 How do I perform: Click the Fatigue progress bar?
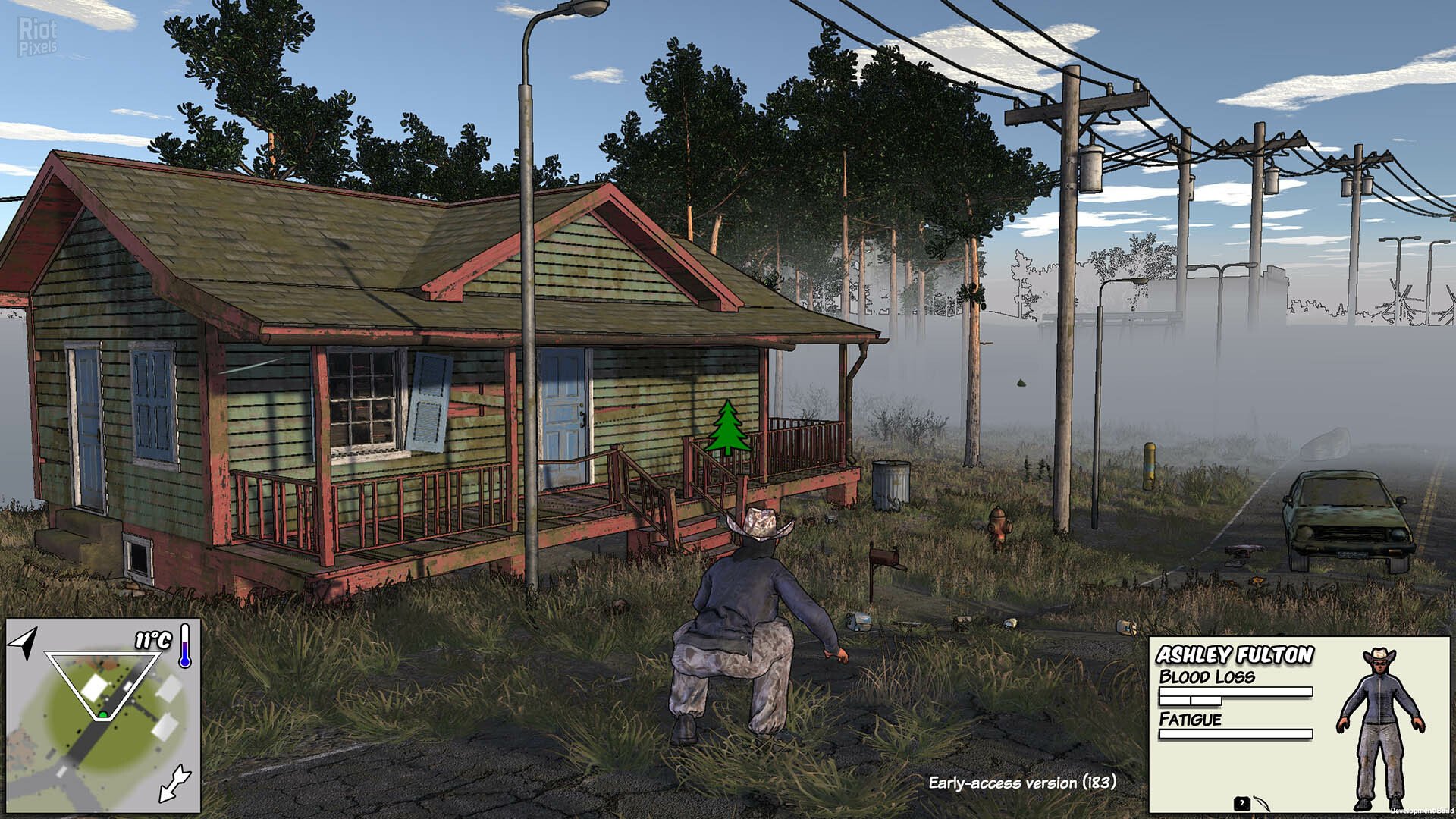tap(1236, 733)
